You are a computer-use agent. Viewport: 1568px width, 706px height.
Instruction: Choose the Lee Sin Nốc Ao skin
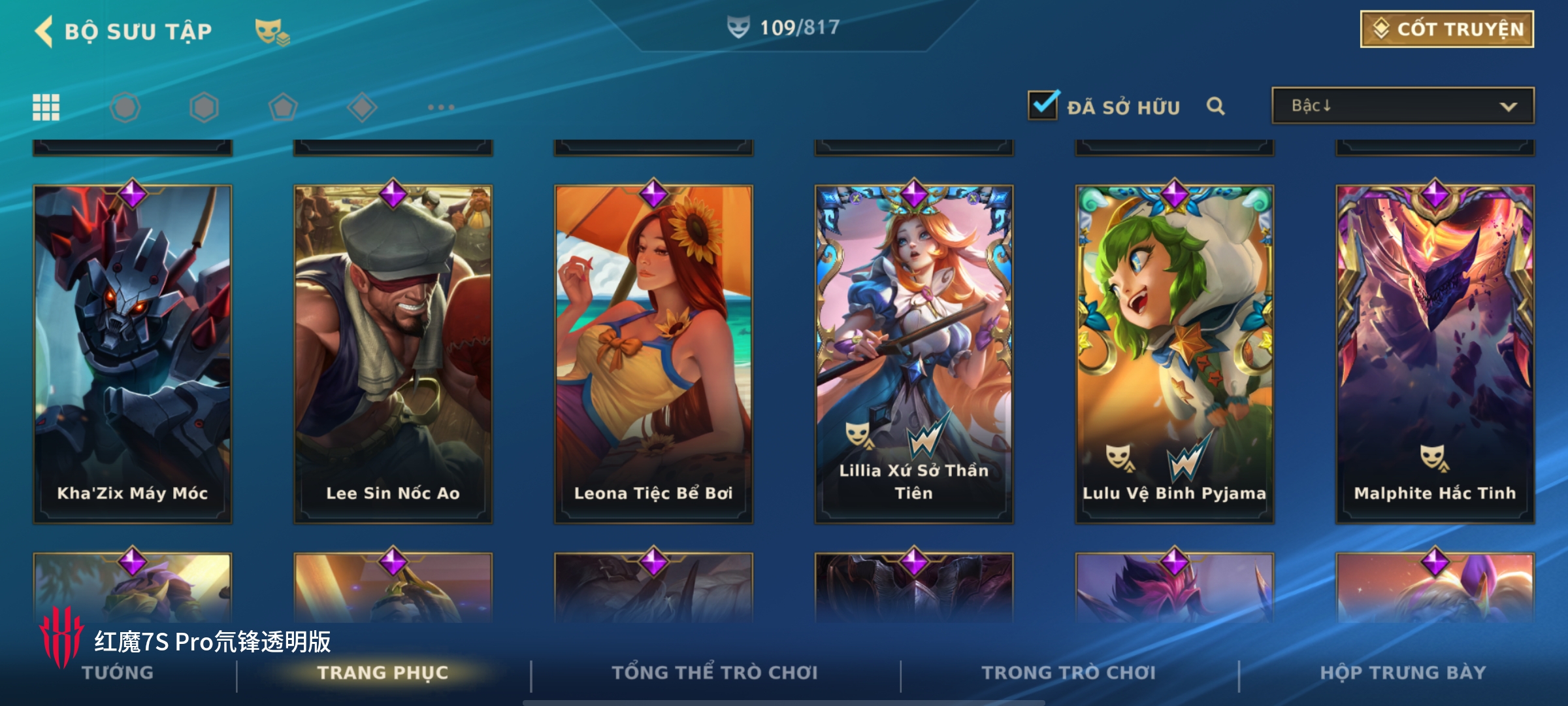393,353
